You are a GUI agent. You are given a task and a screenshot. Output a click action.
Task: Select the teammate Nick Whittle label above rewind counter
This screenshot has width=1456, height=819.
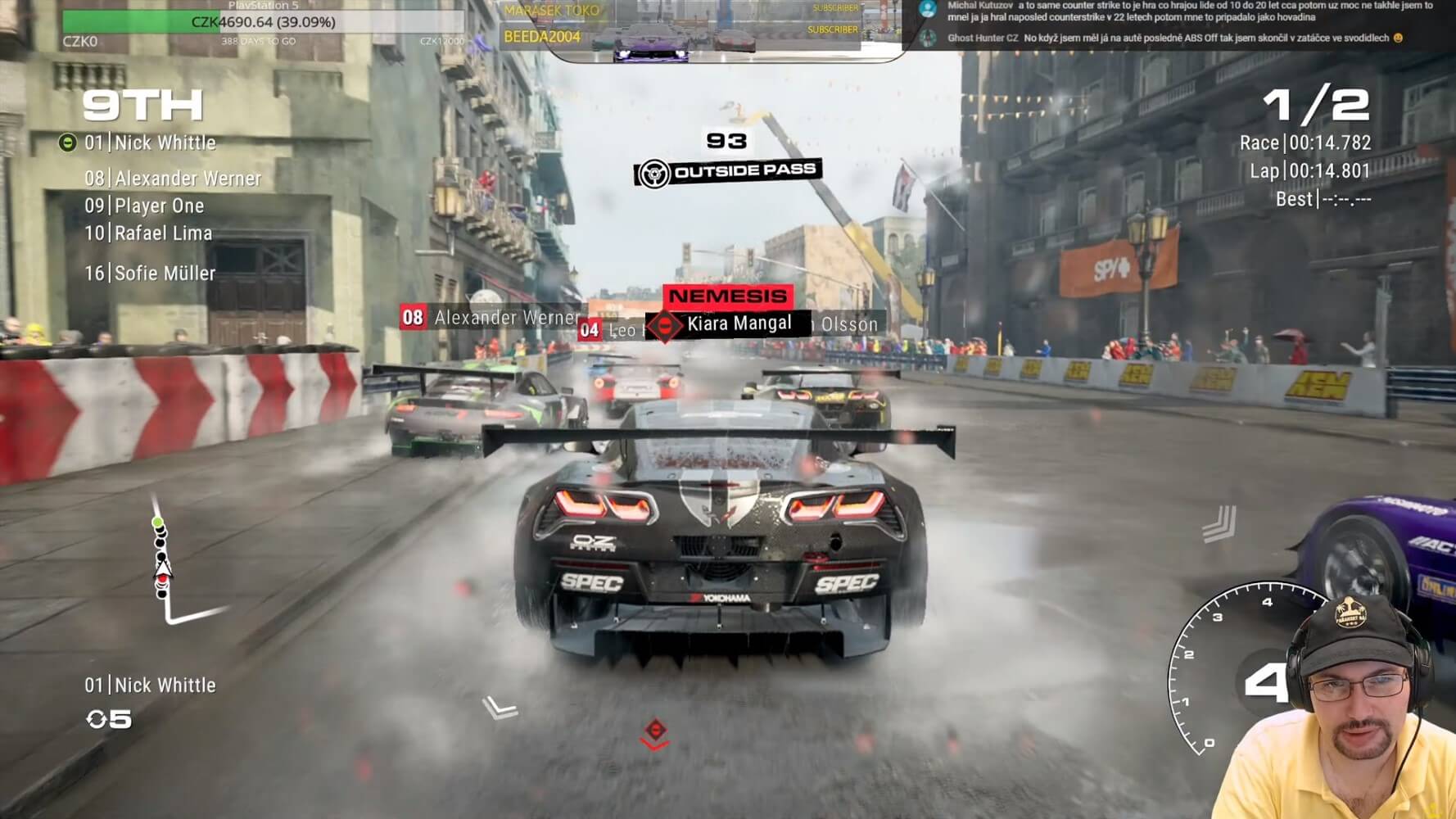point(150,686)
